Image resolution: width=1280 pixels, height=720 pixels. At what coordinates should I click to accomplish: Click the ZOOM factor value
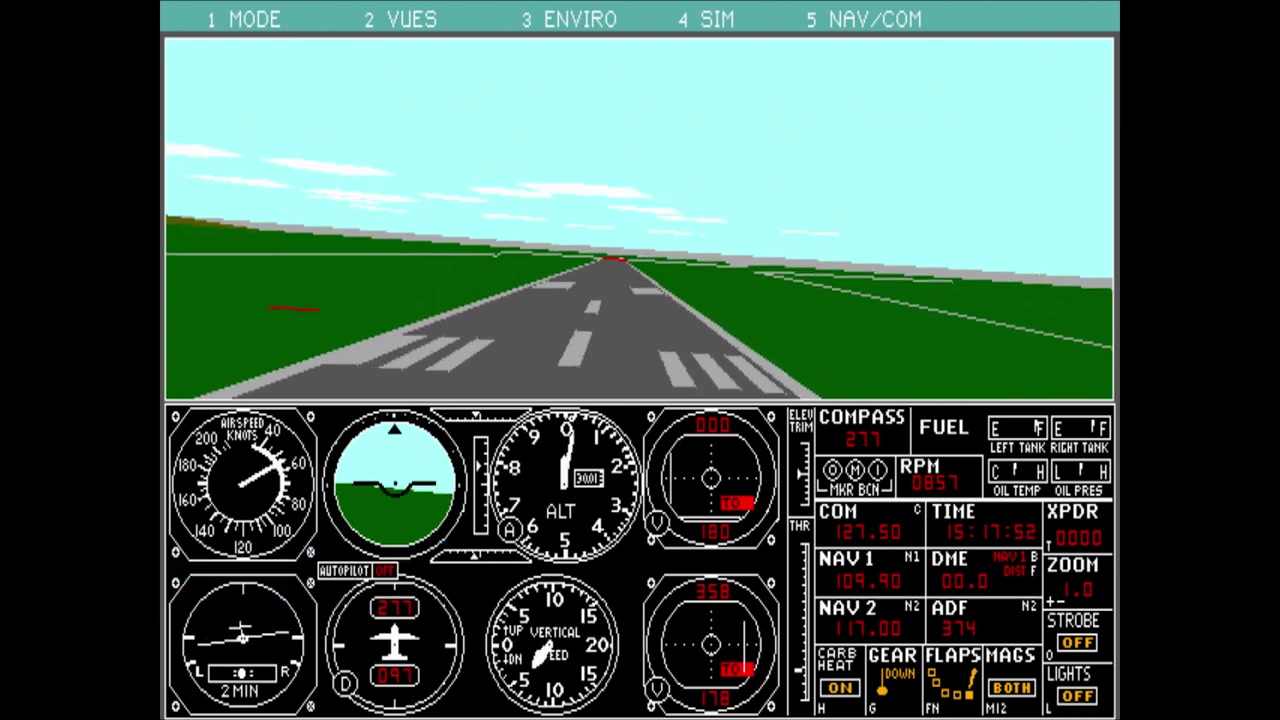click(1077, 590)
